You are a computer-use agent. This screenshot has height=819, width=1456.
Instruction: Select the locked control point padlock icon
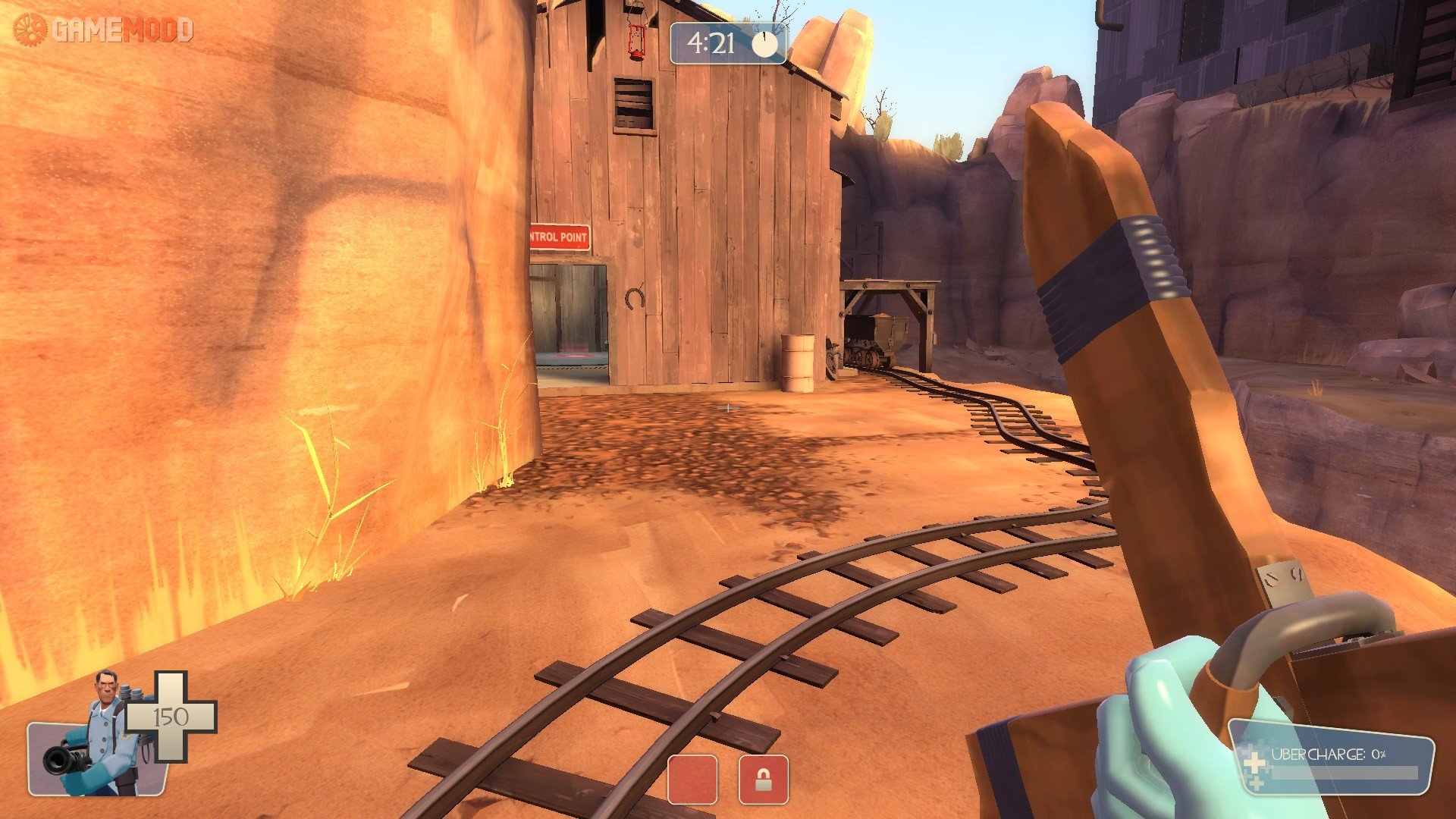[763, 779]
